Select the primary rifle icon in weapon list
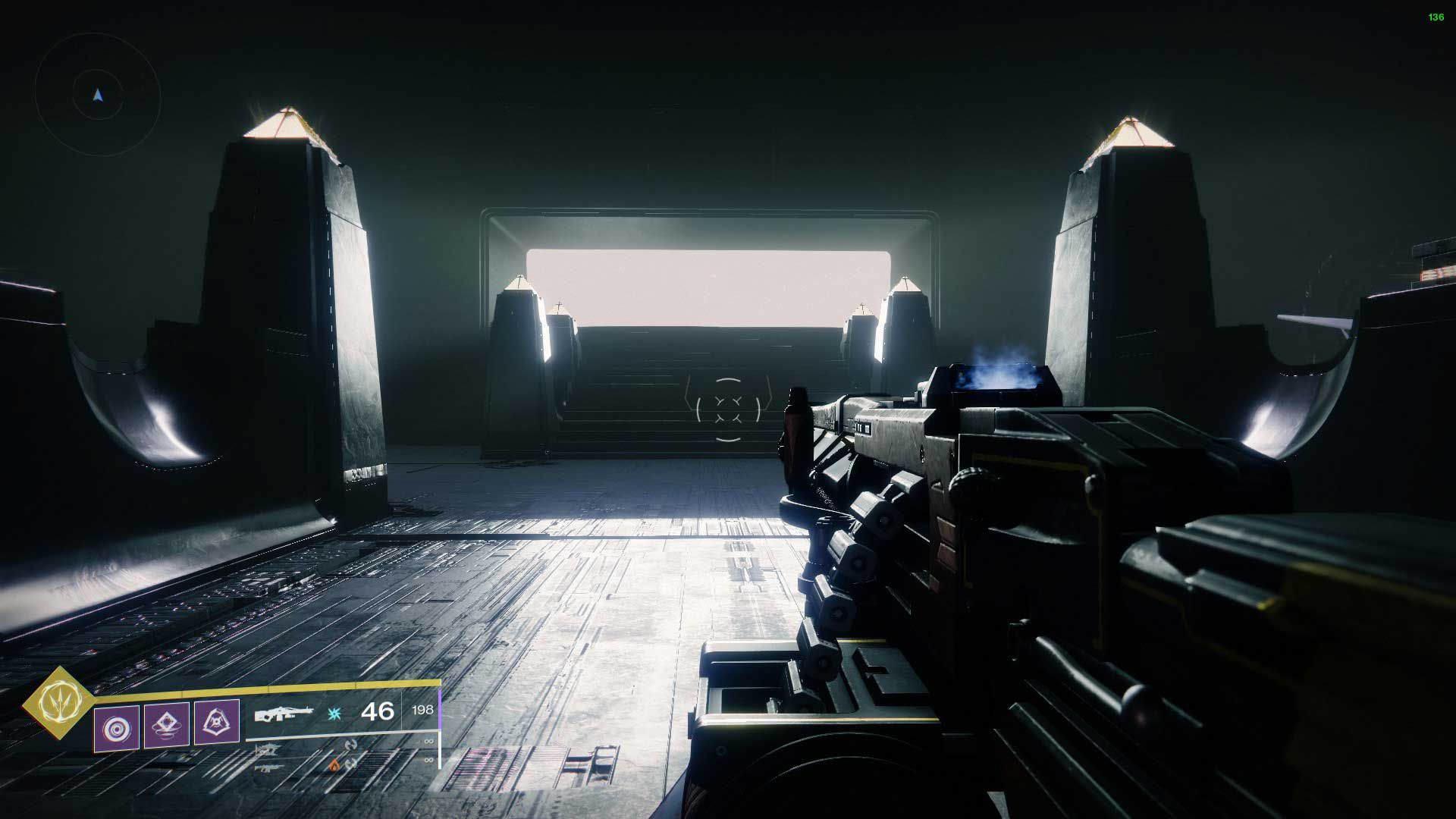 click(268, 749)
